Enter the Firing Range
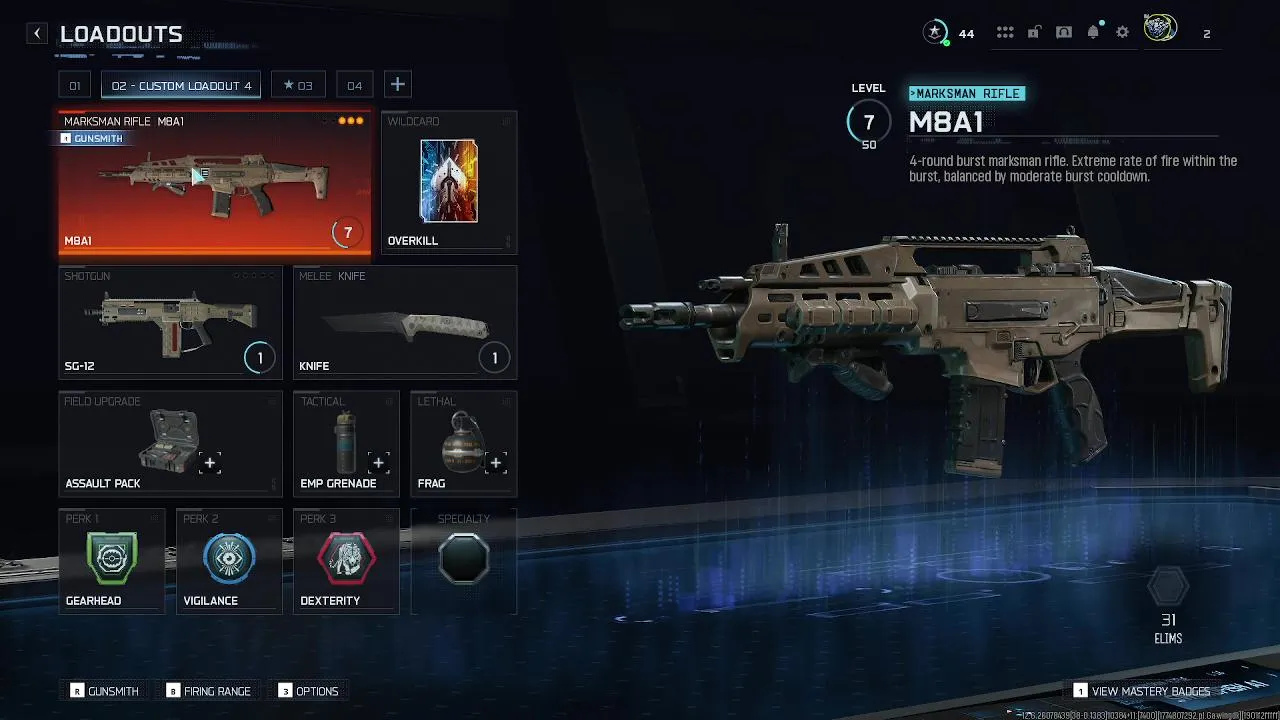 click(209, 691)
